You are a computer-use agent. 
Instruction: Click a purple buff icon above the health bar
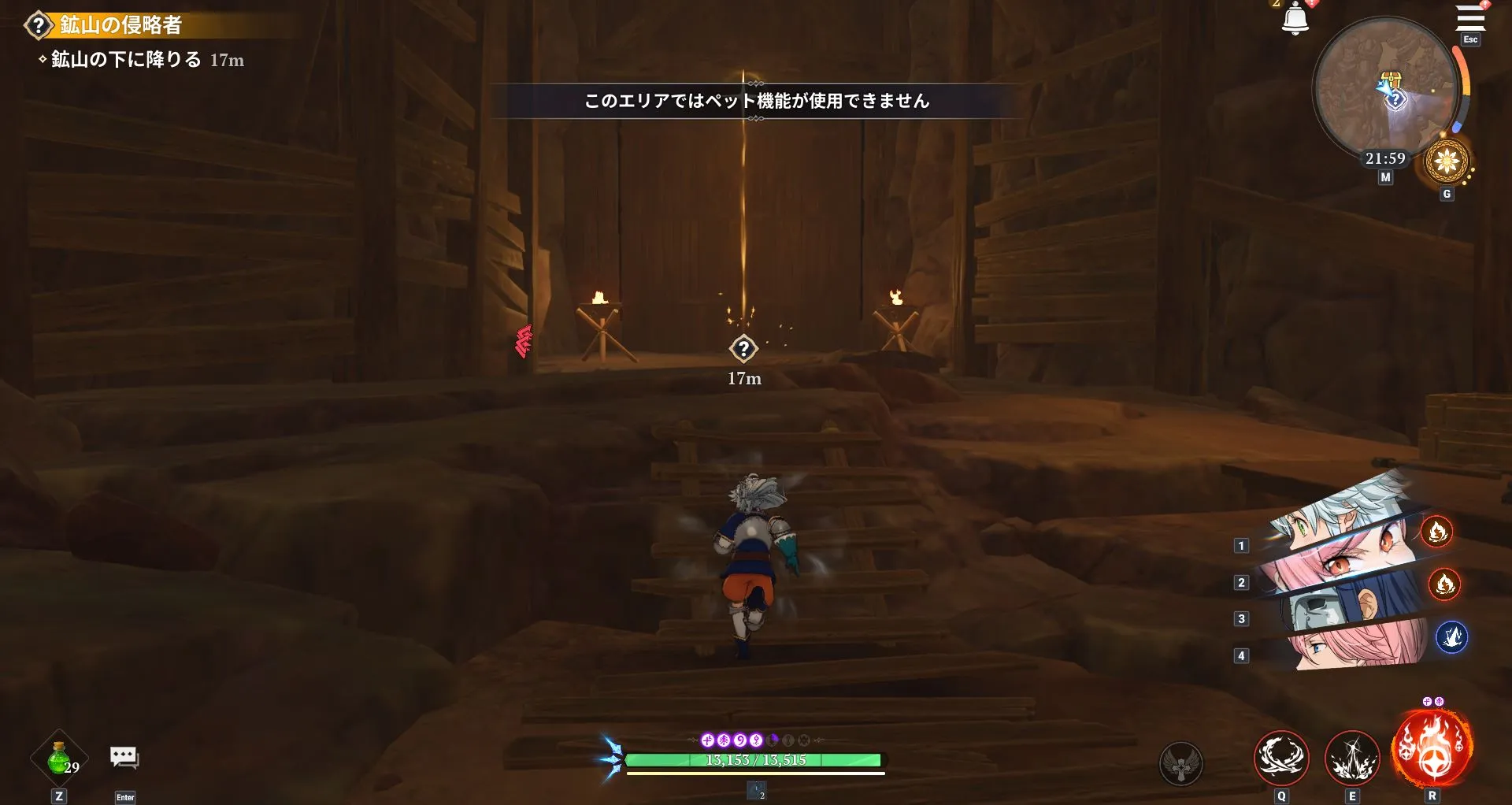coord(709,739)
